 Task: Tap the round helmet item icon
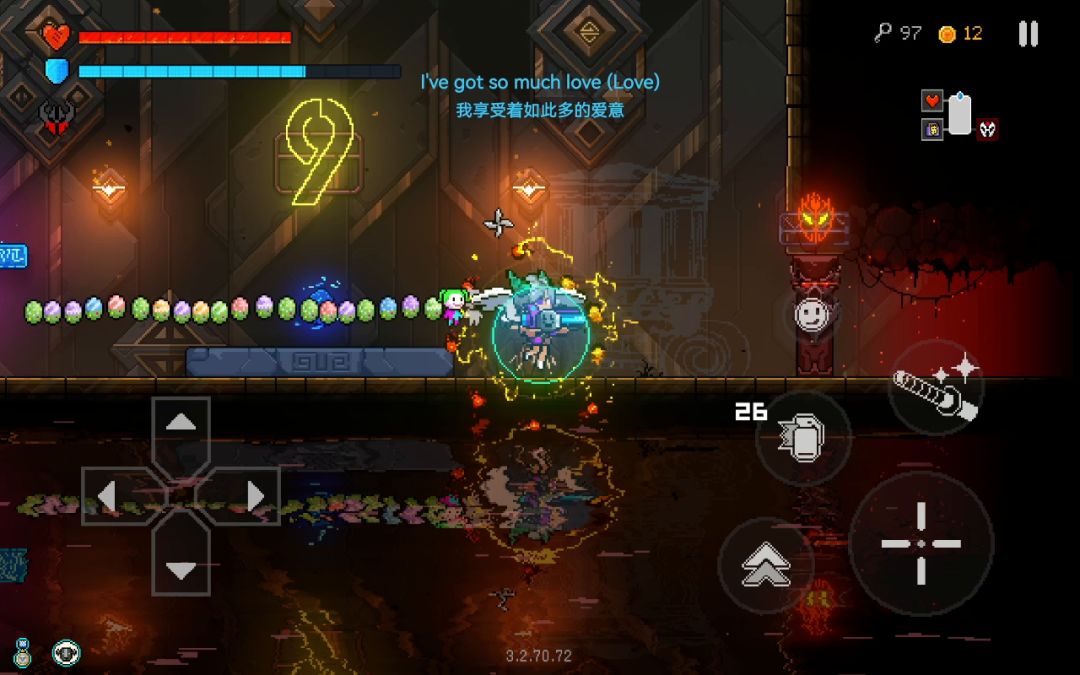coord(67,653)
